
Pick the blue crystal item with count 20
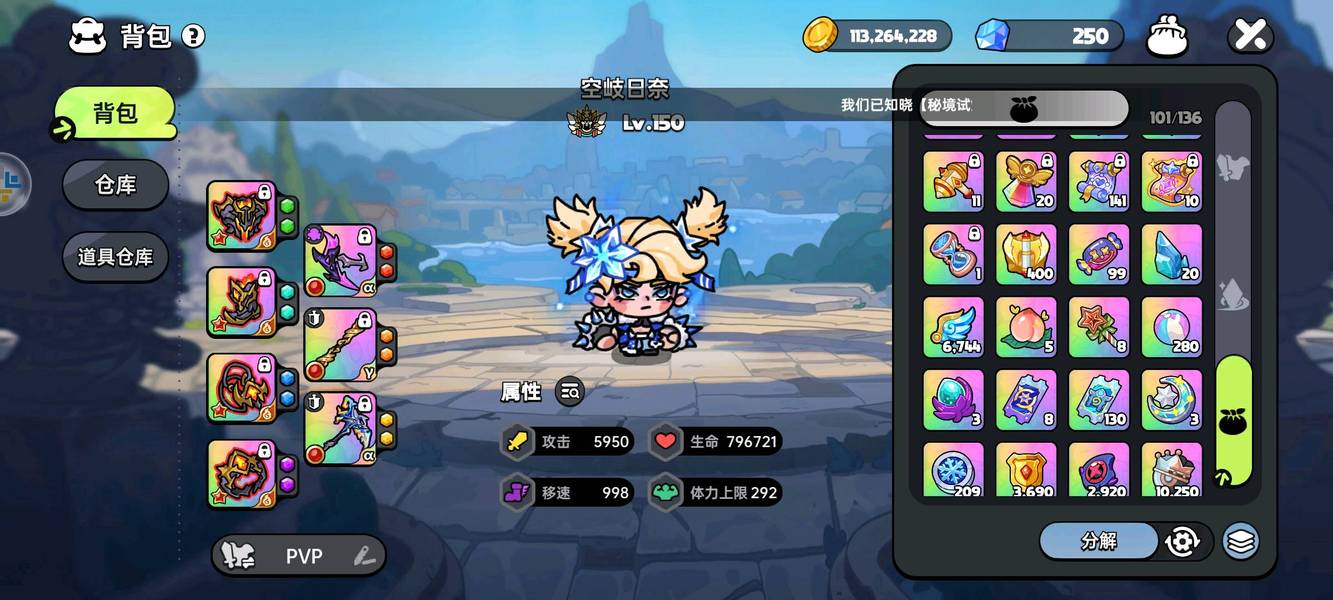coord(1171,254)
